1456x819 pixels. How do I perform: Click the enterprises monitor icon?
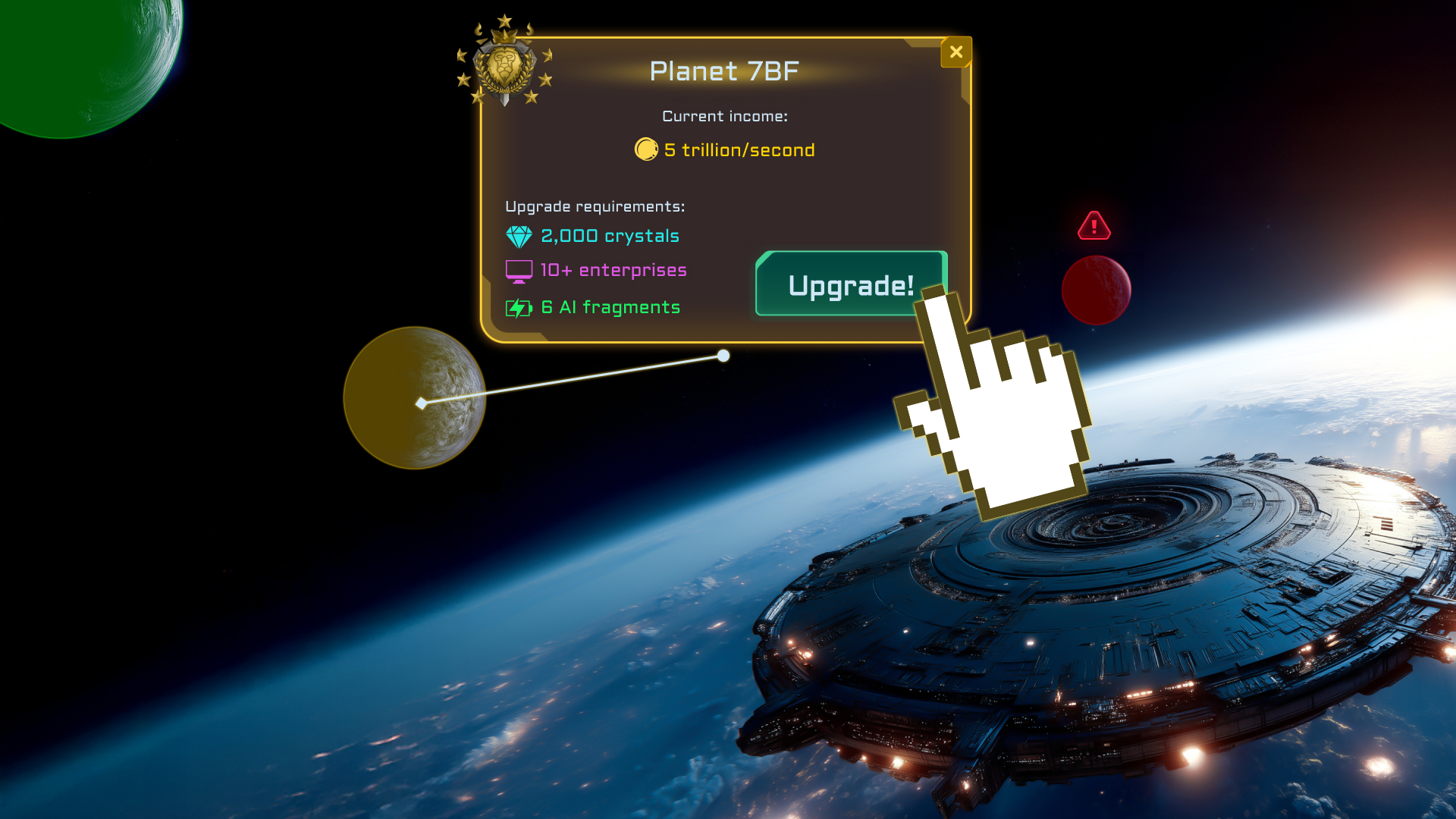[x=519, y=270]
